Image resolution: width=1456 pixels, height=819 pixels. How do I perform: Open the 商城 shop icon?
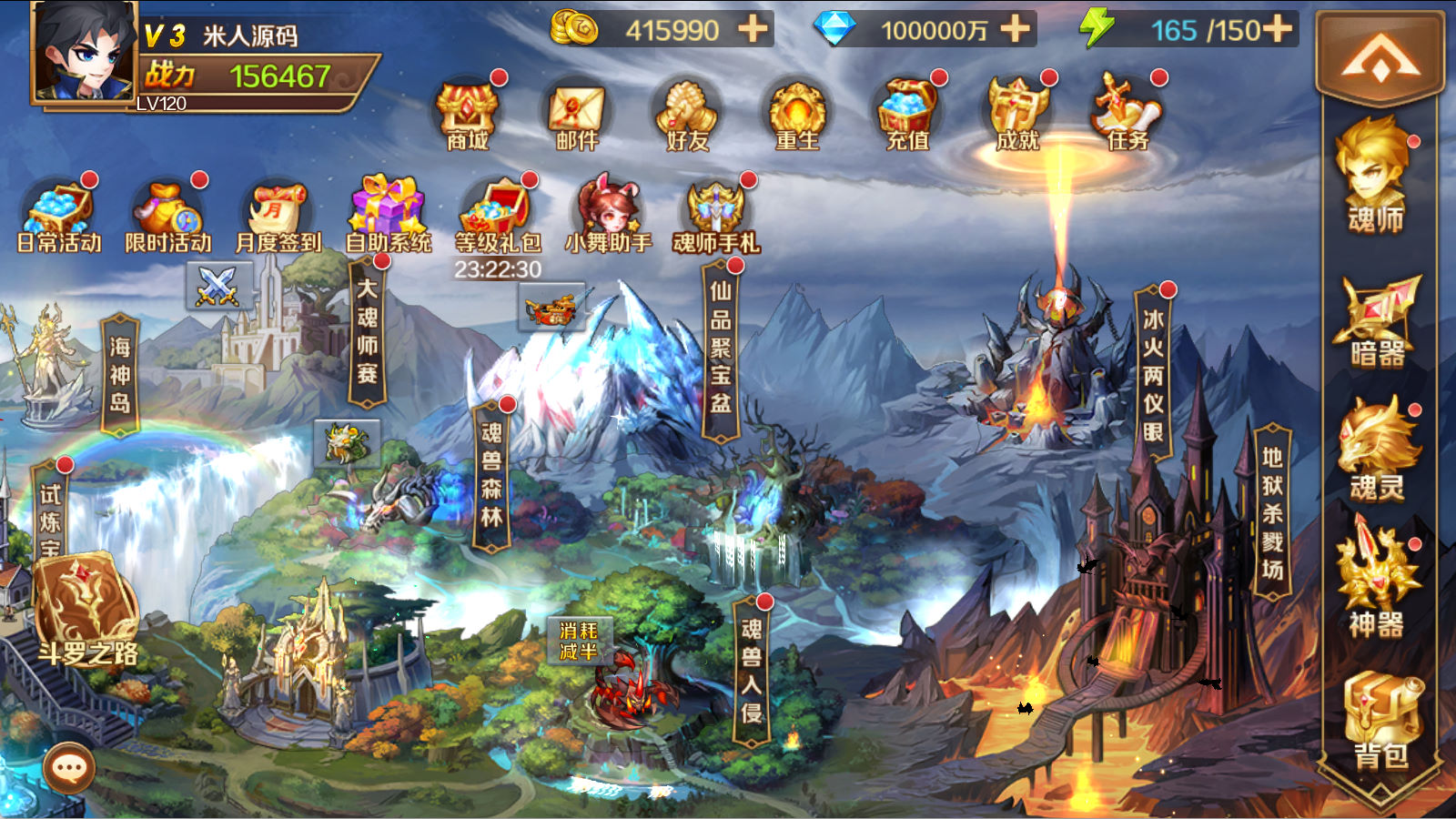pyautogui.click(x=468, y=115)
